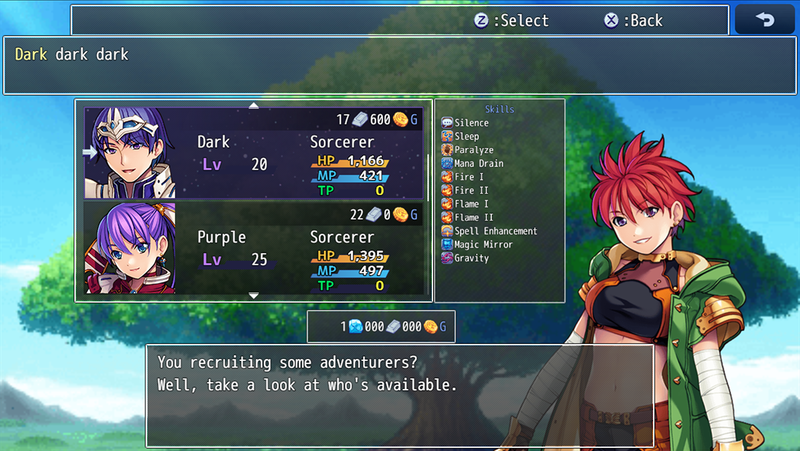Show more adventurers with the down arrow

click(x=253, y=296)
